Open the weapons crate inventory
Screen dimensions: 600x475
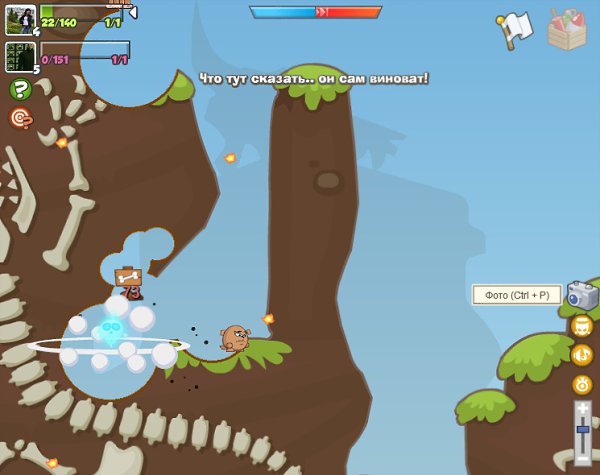568,29
